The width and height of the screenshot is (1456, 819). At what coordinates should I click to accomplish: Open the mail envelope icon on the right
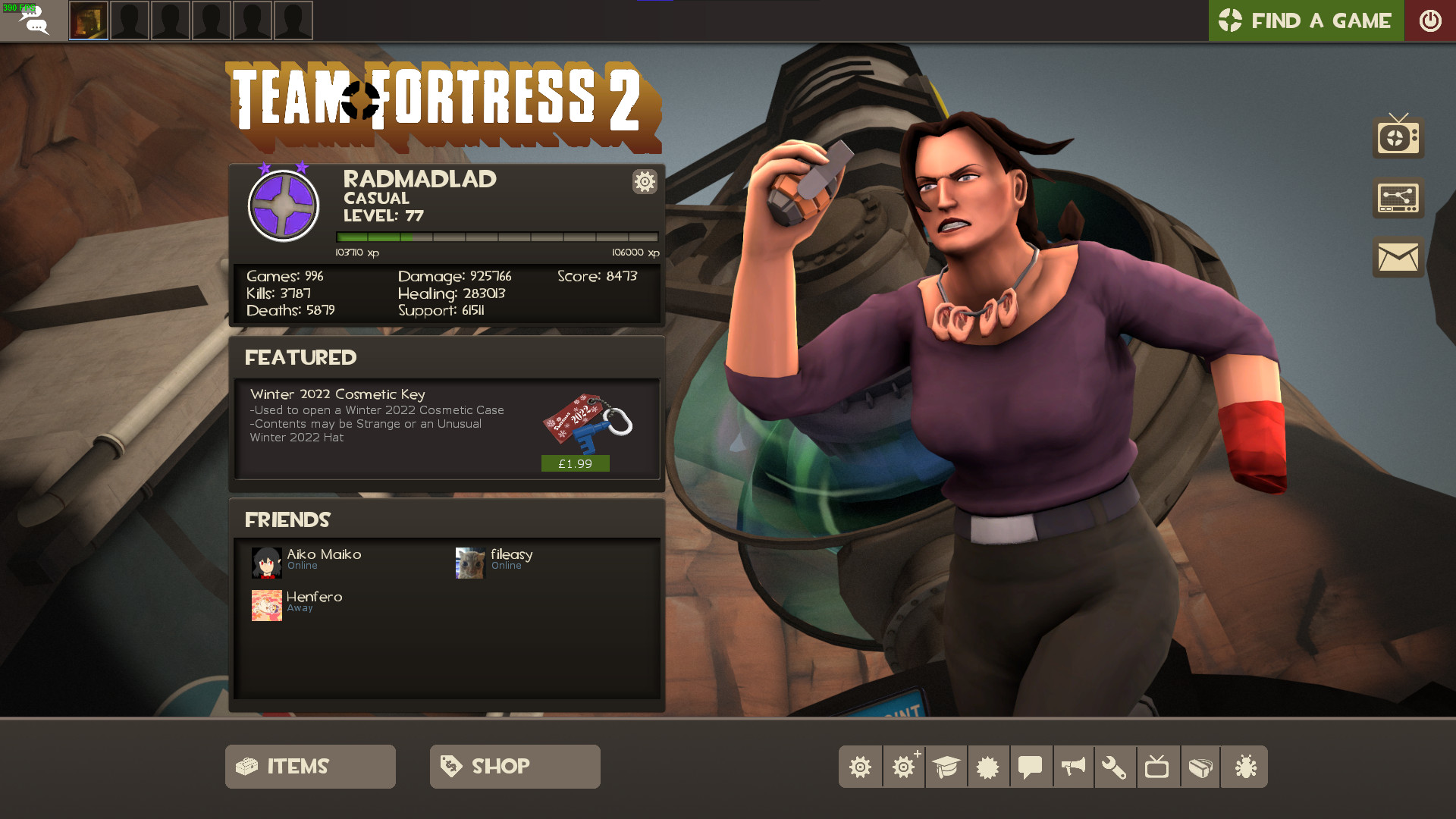(1397, 257)
